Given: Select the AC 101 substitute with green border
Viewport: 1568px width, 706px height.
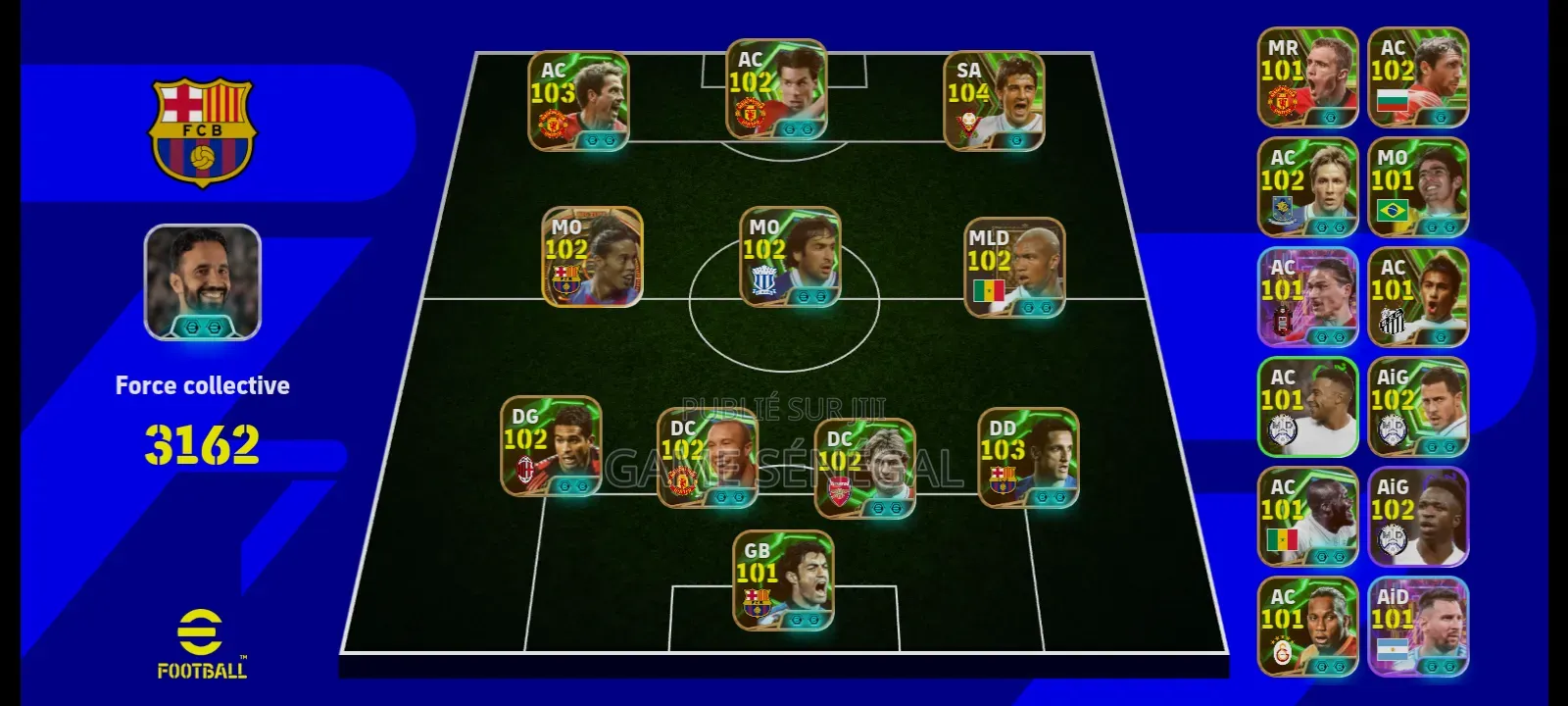Looking at the screenshot, I should click(1307, 407).
